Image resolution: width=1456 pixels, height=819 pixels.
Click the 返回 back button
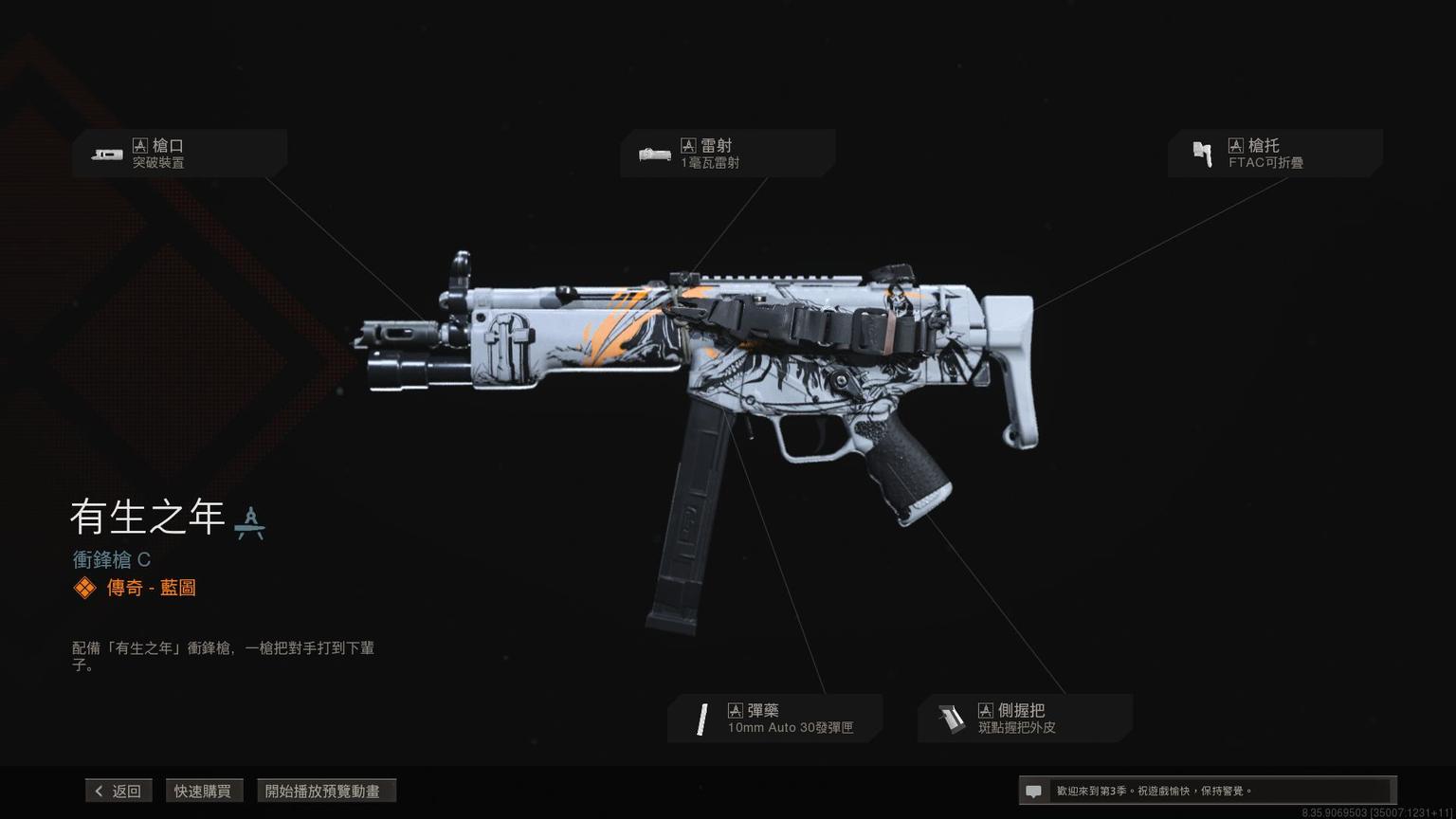coord(118,791)
